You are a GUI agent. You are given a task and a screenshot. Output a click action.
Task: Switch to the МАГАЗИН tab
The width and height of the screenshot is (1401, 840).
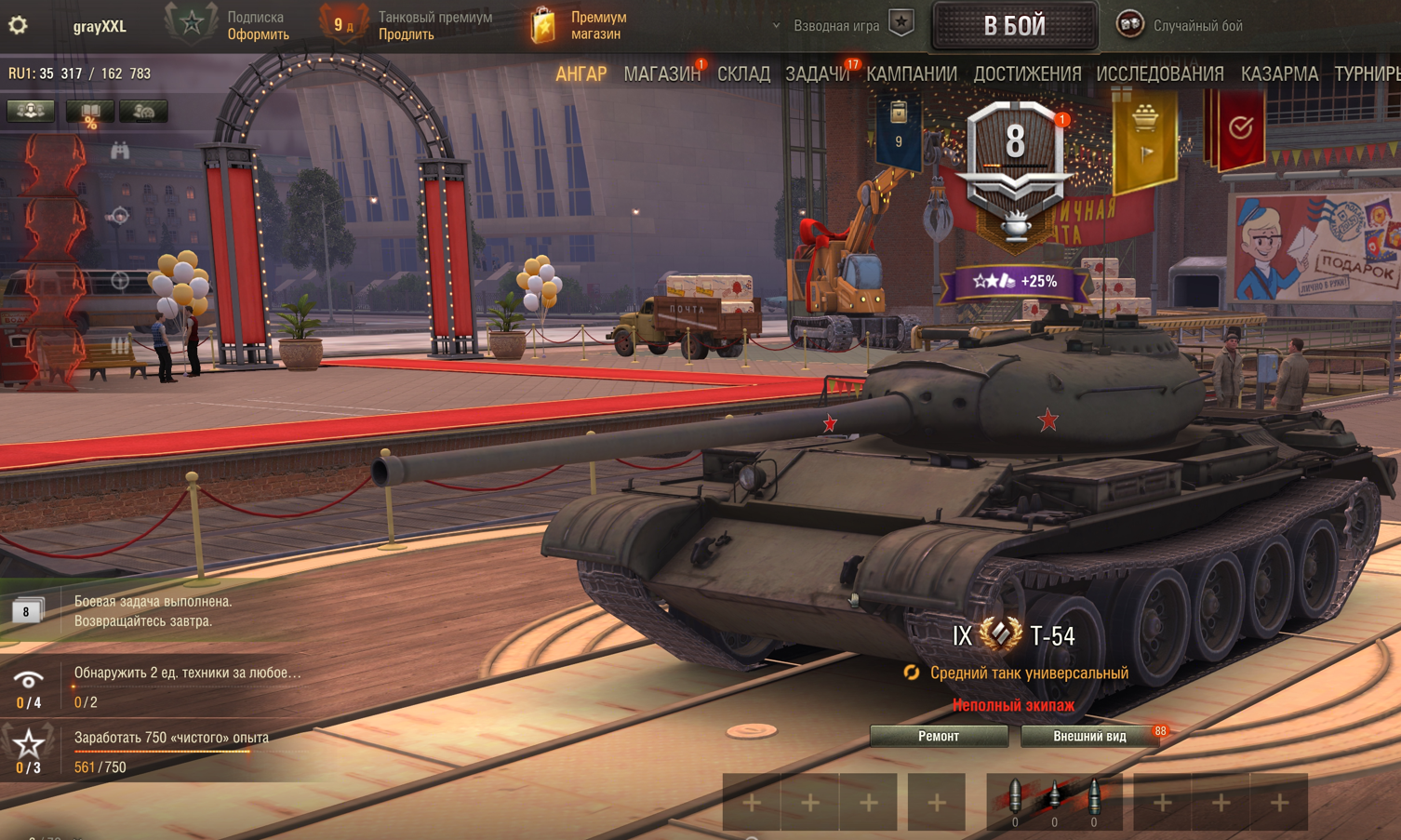[x=661, y=73]
